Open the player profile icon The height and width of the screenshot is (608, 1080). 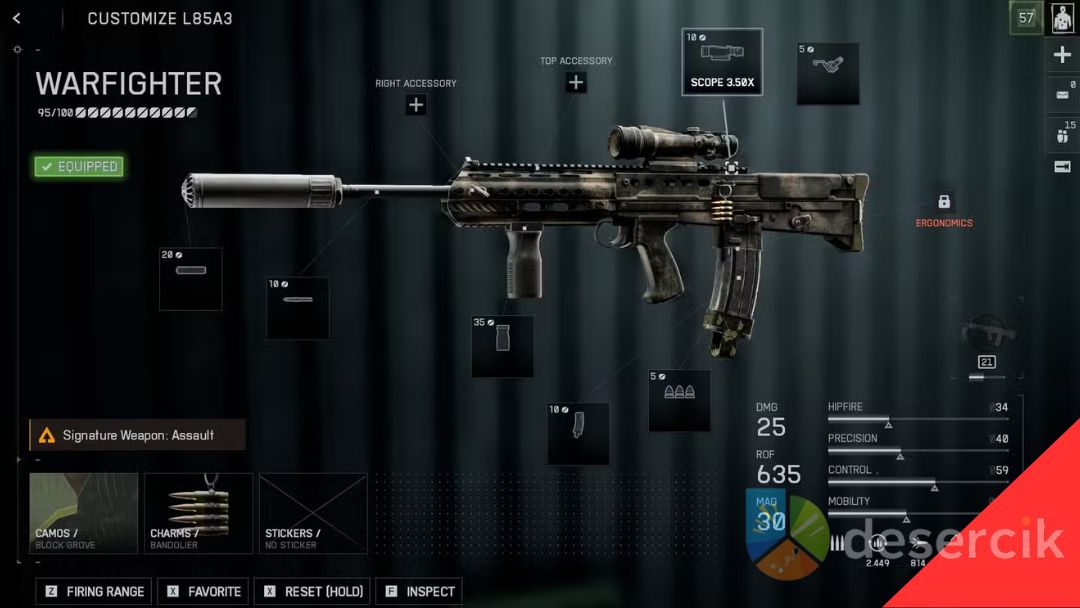pyautogui.click(x=1062, y=18)
